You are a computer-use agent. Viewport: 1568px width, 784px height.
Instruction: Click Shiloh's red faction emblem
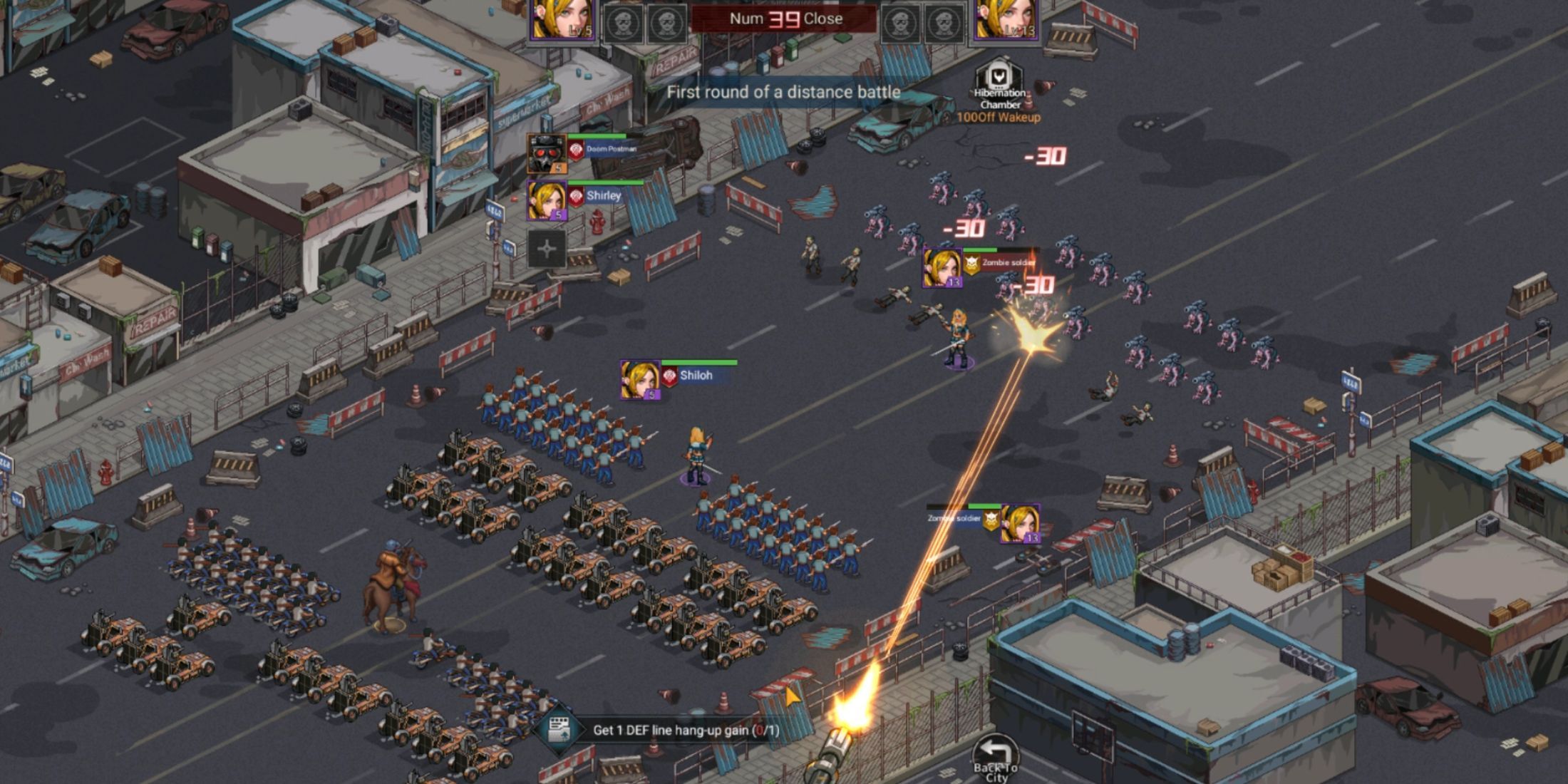(x=670, y=376)
